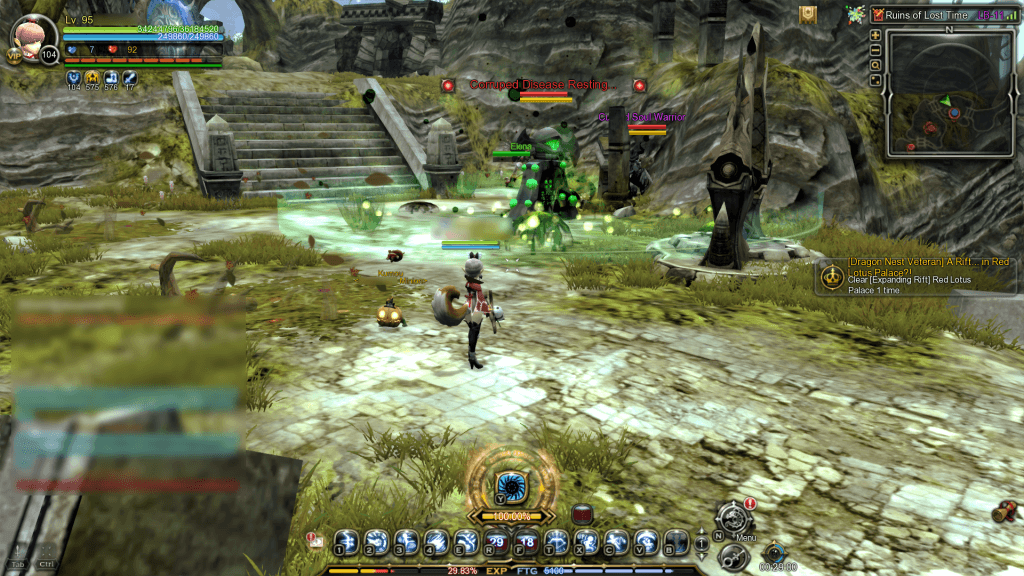Use the skill in the V slot
The image size is (1024, 576).
[646, 542]
